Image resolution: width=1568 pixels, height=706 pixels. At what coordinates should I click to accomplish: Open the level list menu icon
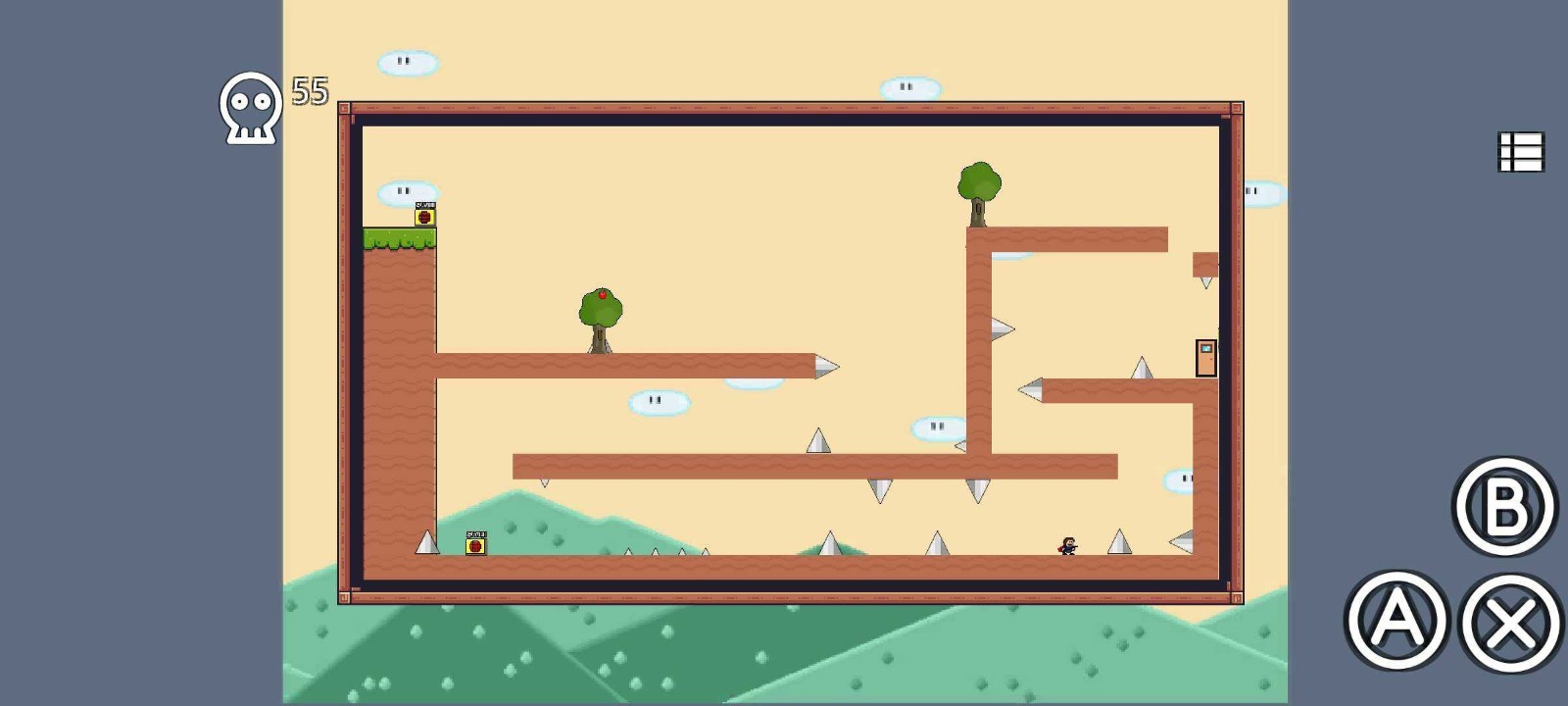click(x=1521, y=153)
